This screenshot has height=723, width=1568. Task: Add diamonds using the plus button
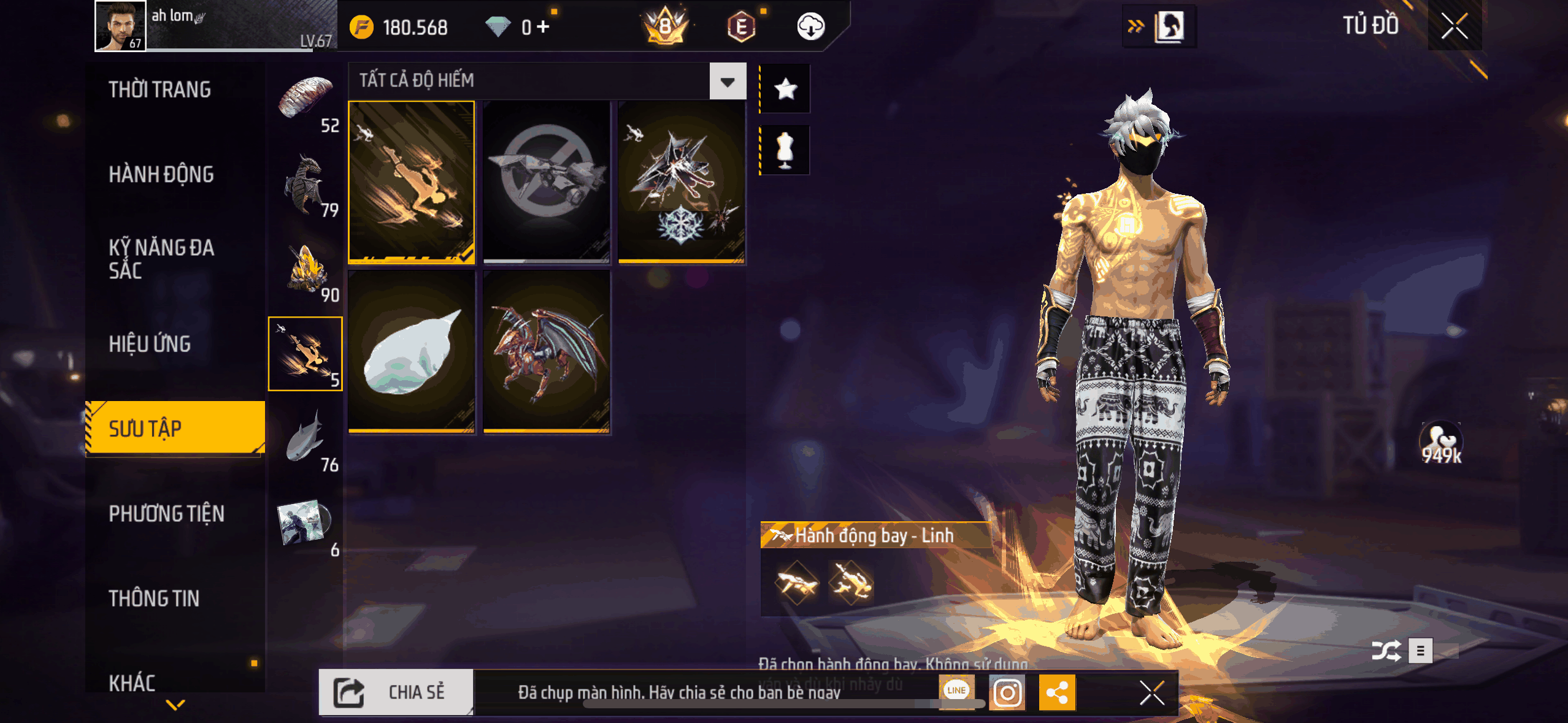point(543,27)
